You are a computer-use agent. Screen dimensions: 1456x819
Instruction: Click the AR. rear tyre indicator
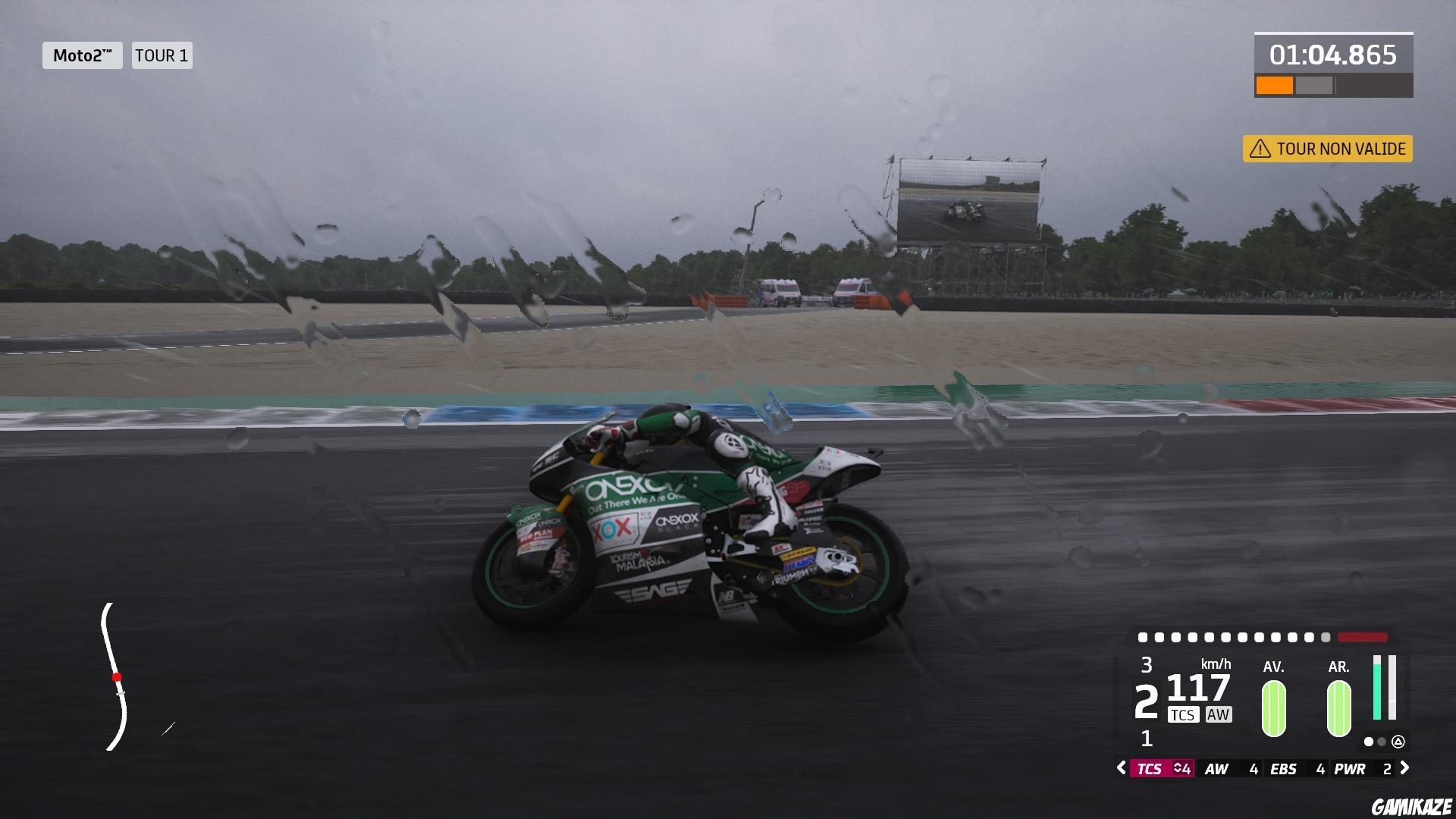click(1338, 707)
